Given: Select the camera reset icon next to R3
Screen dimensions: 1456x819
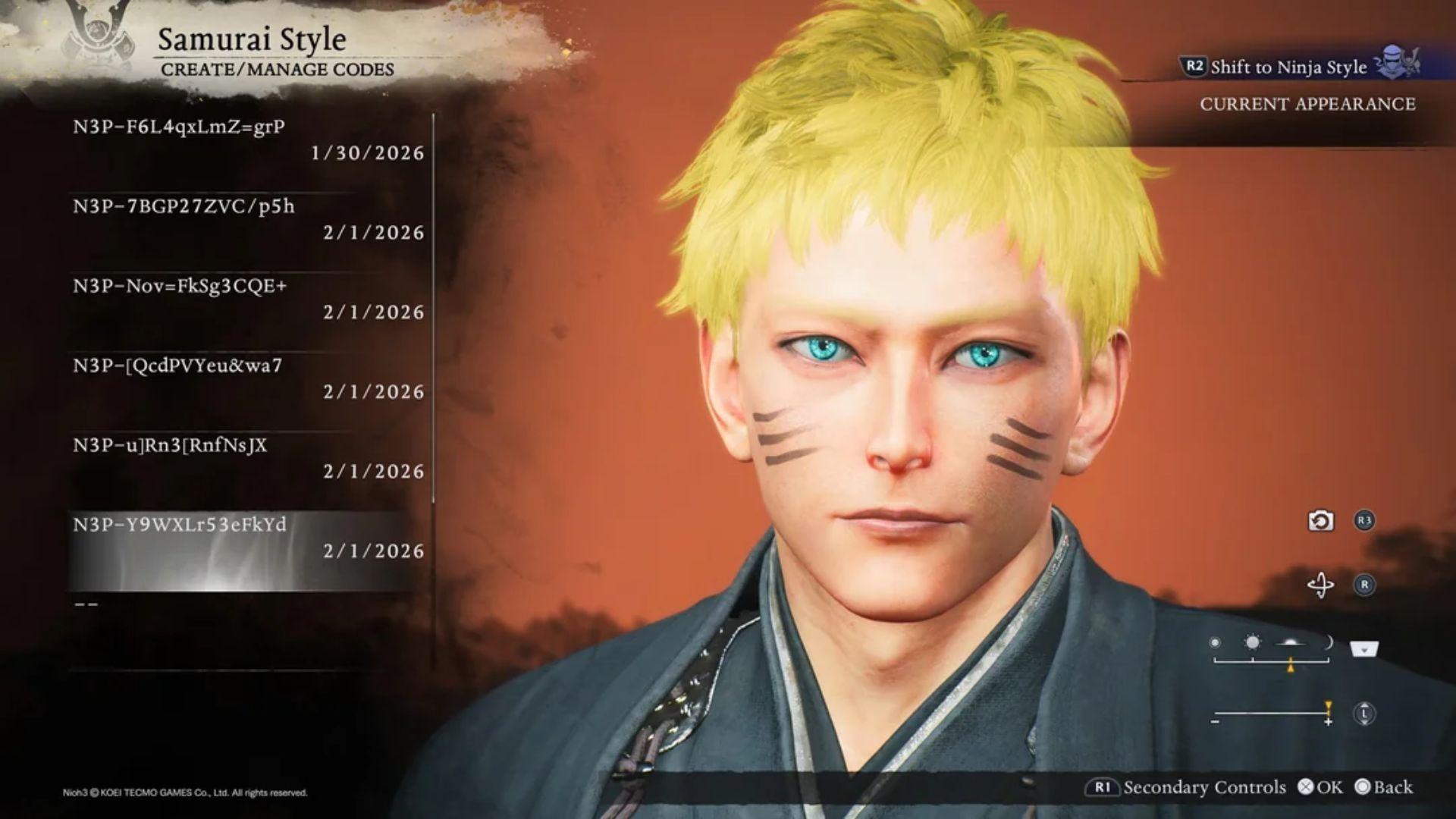Looking at the screenshot, I should [x=1320, y=519].
